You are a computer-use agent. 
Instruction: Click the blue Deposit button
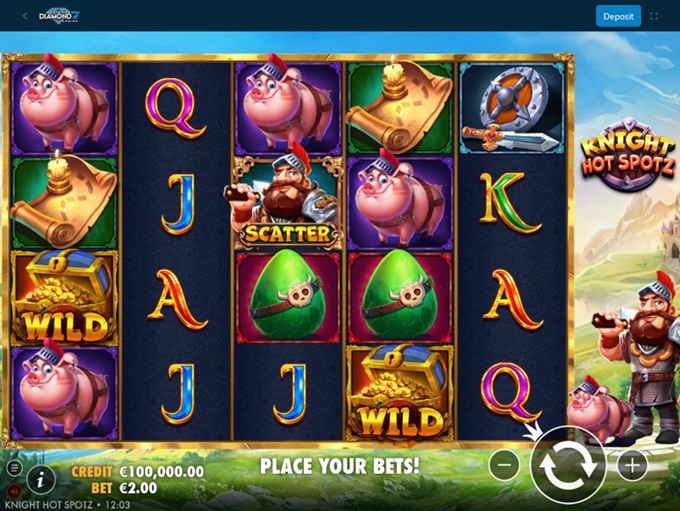click(618, 16)
